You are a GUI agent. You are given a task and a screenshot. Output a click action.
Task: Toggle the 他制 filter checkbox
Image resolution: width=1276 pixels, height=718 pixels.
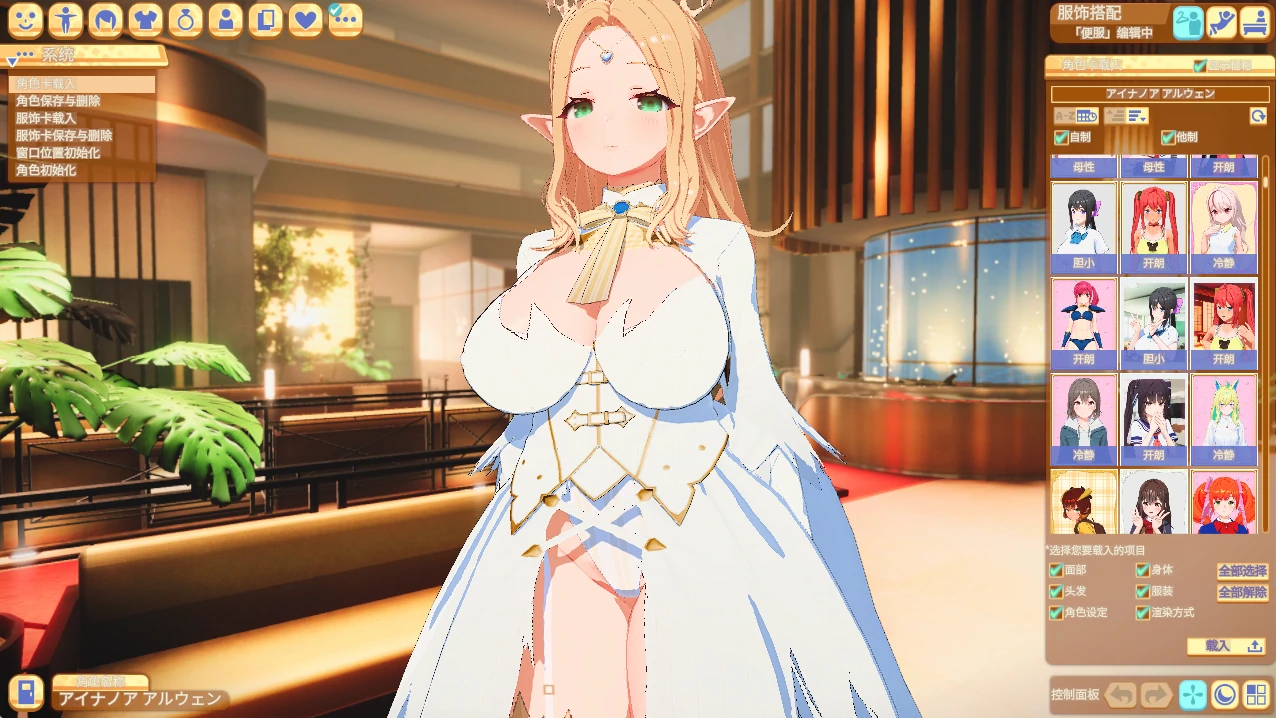pyautogui.click(x=1168, y=138)
